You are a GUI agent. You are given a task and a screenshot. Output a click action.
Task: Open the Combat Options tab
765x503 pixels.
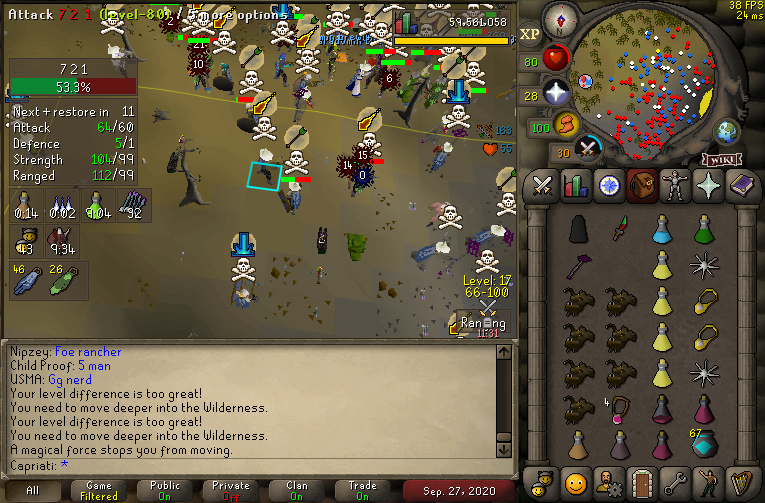(x=543, y=186)
